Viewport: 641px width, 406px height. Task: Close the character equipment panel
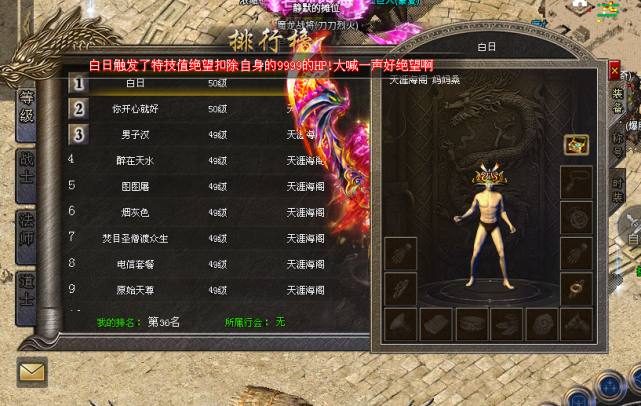[x=614, y=71]
